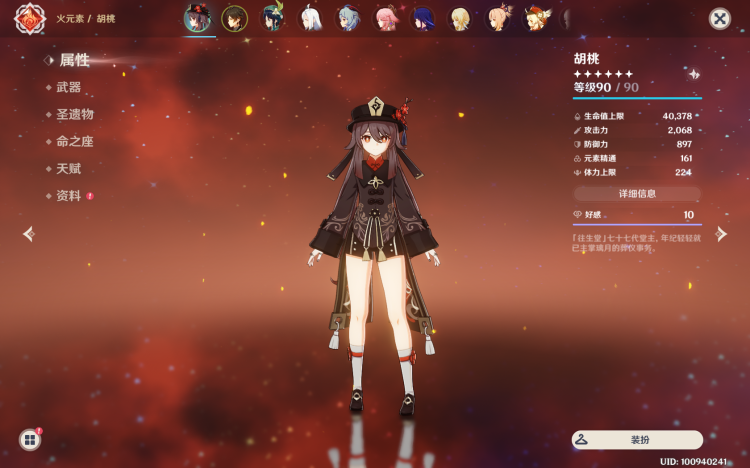
Task: Open the grid menu icon with red notification
Action: click(30, 439)
